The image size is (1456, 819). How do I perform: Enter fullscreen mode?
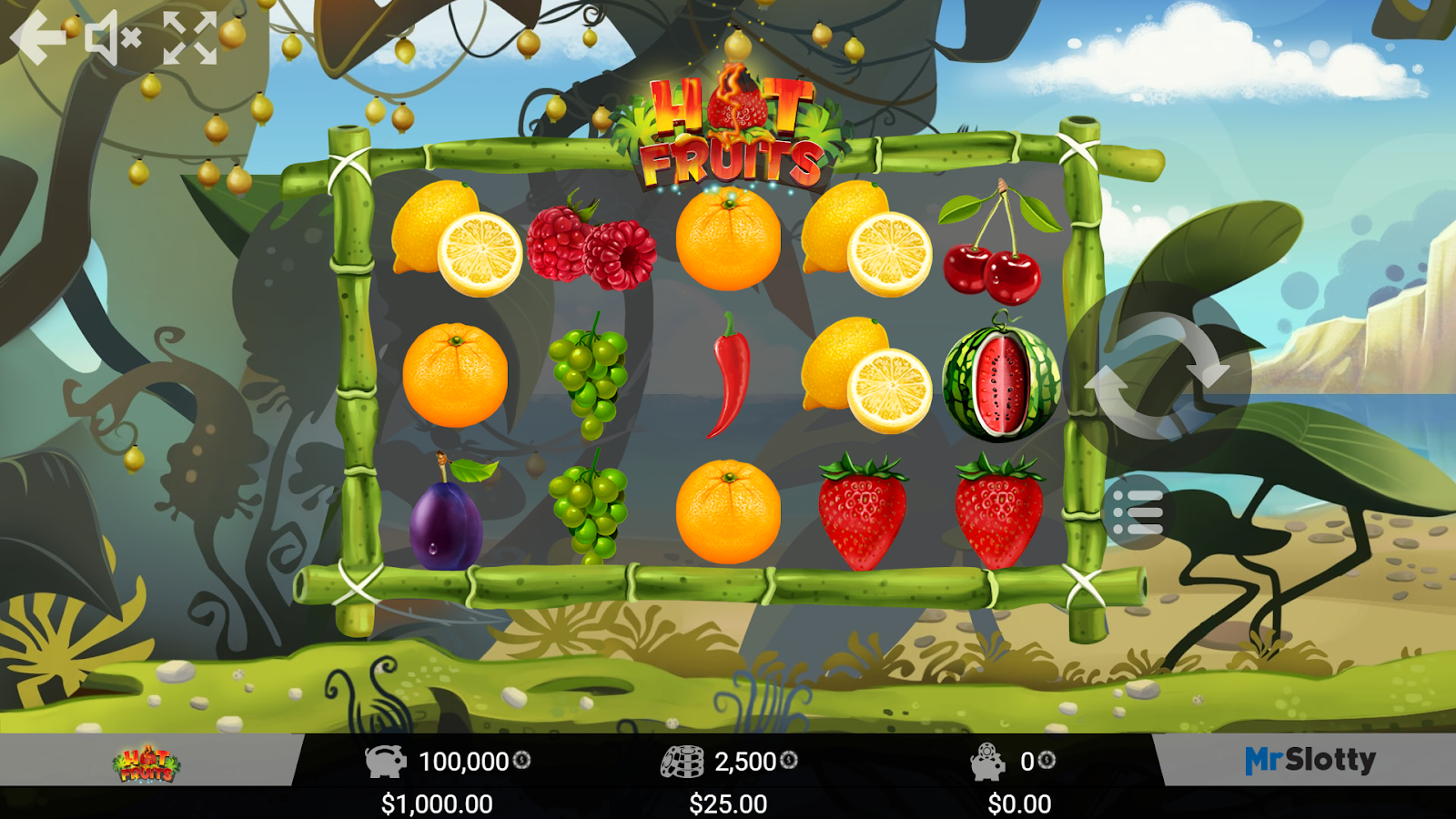tap(188, 39)
